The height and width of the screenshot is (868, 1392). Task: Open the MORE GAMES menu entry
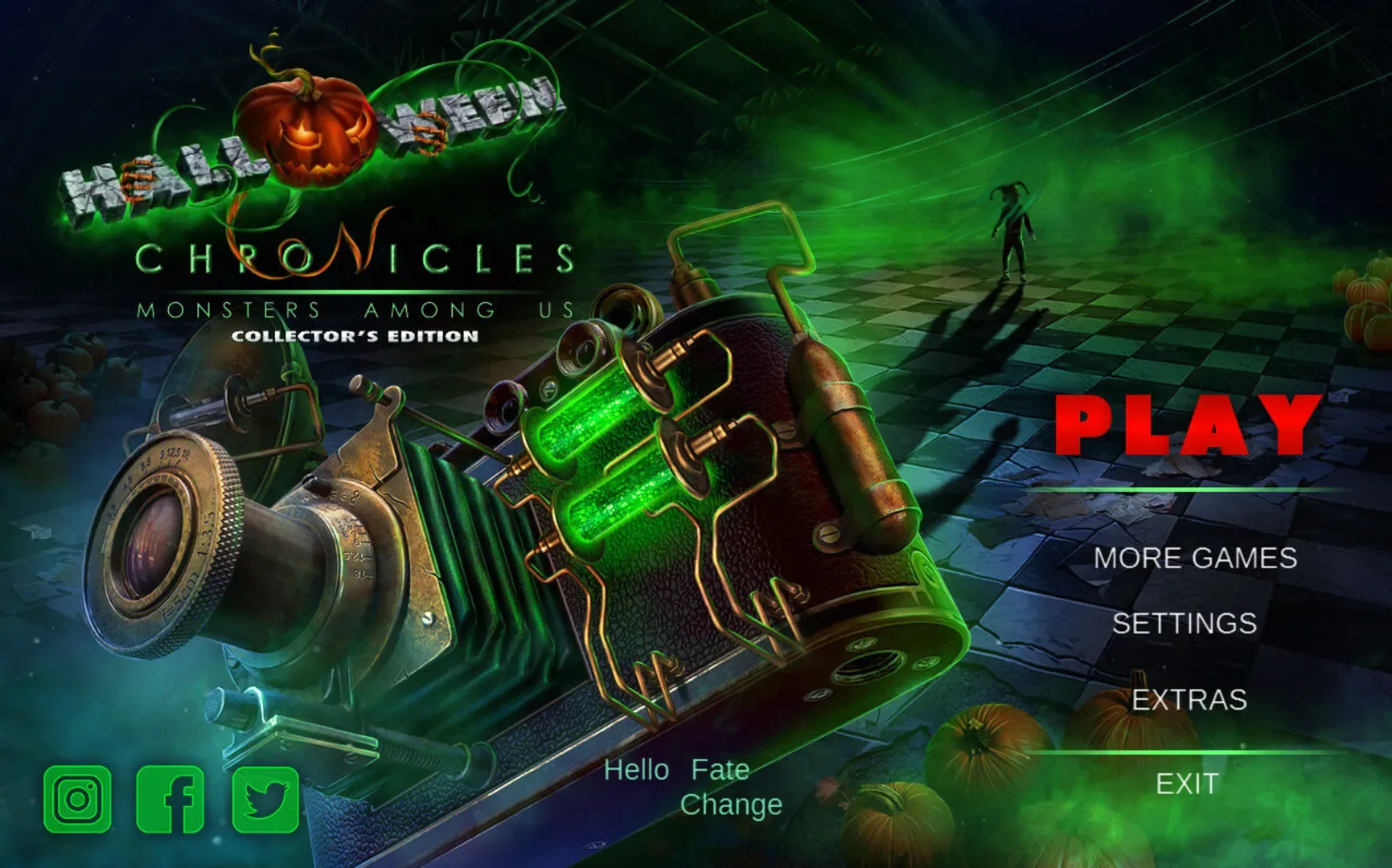click(1197, 558)
